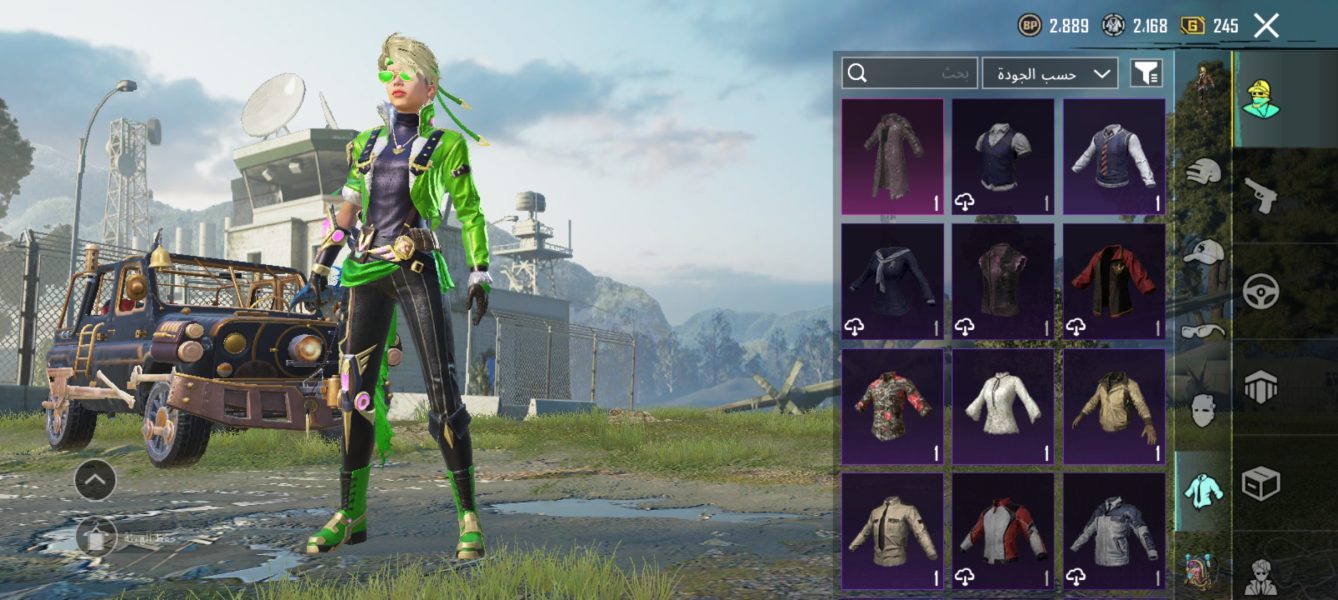Open the pistol weapon skins tab
This screenshot has width=1338, height=600.
(1261, 194)
